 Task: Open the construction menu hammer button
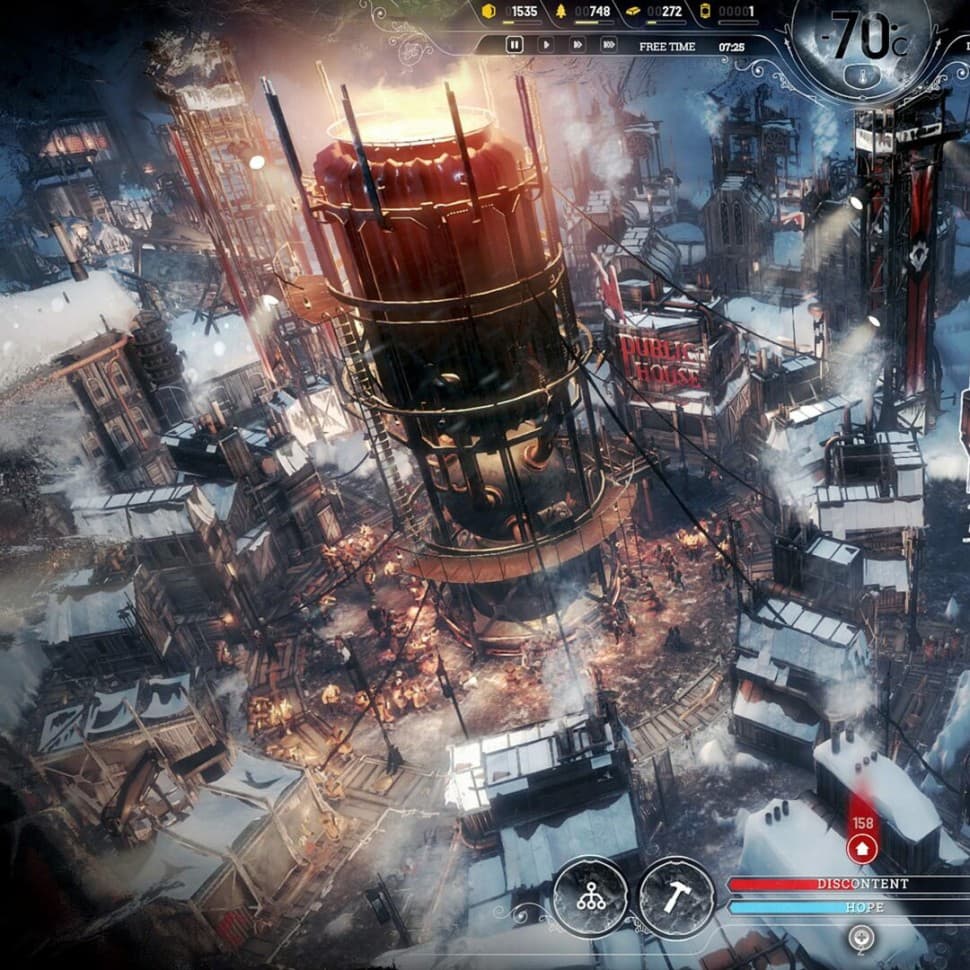click(676, 896)
